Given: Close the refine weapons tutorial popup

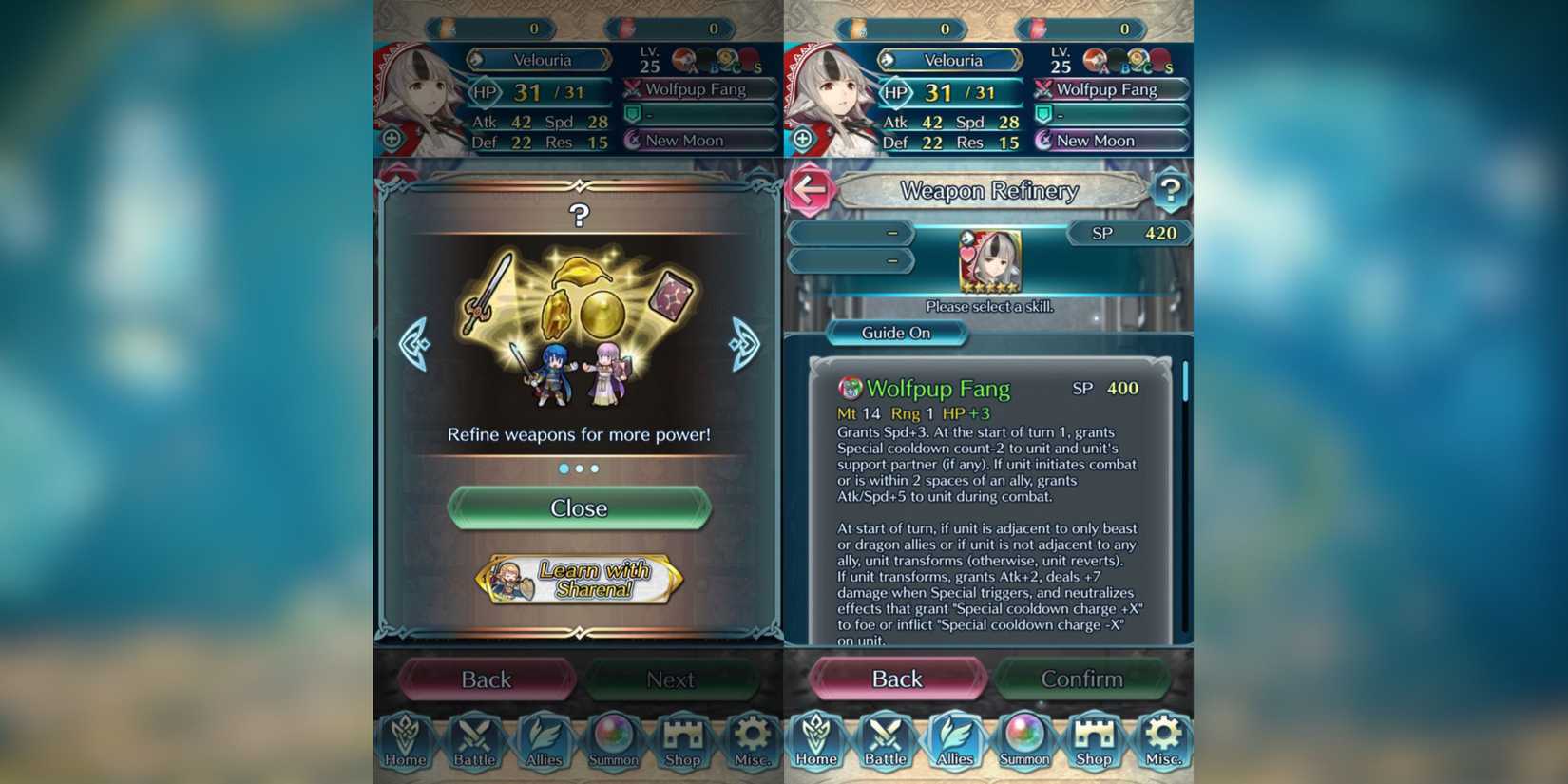Looking at the screenshot, I should tap(580, 508).
